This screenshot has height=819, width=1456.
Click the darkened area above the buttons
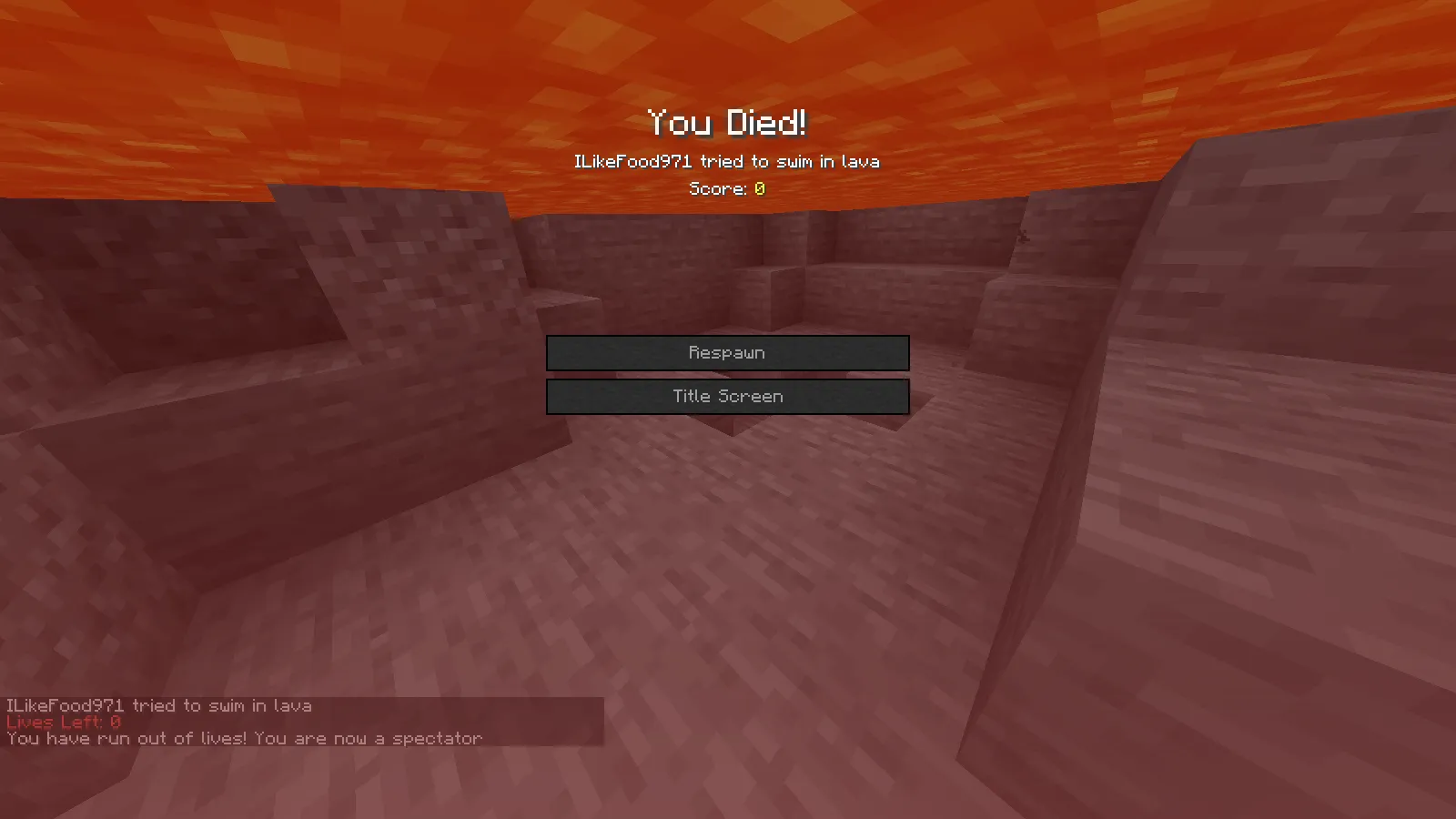click(728, 273)
